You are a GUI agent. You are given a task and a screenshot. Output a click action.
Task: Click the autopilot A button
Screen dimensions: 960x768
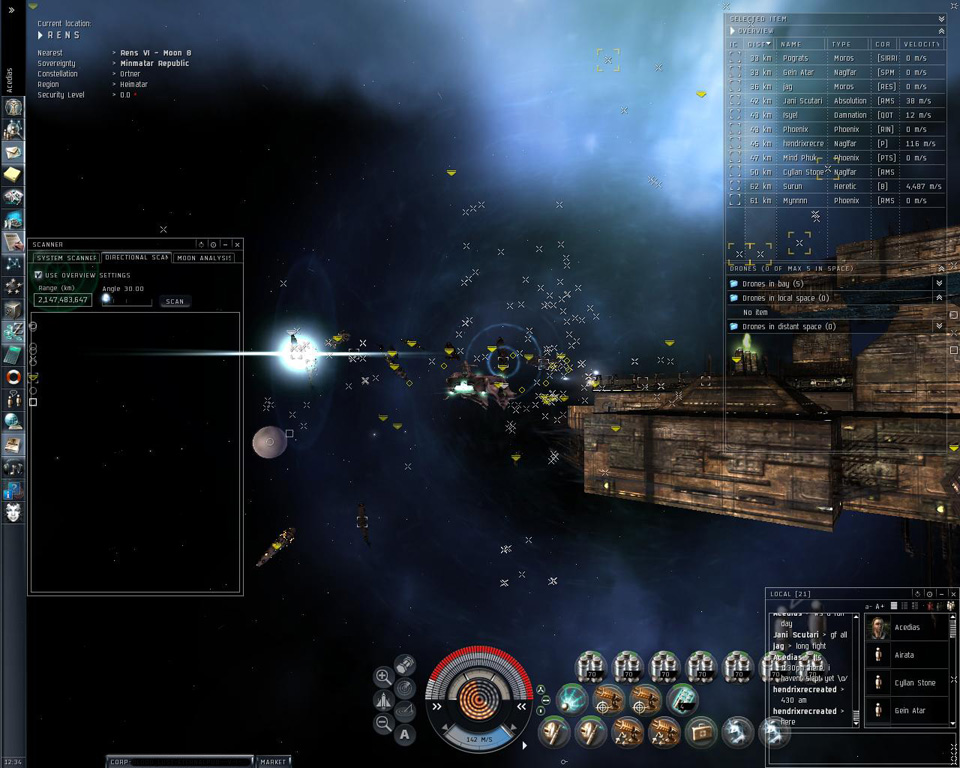[404, 735]
